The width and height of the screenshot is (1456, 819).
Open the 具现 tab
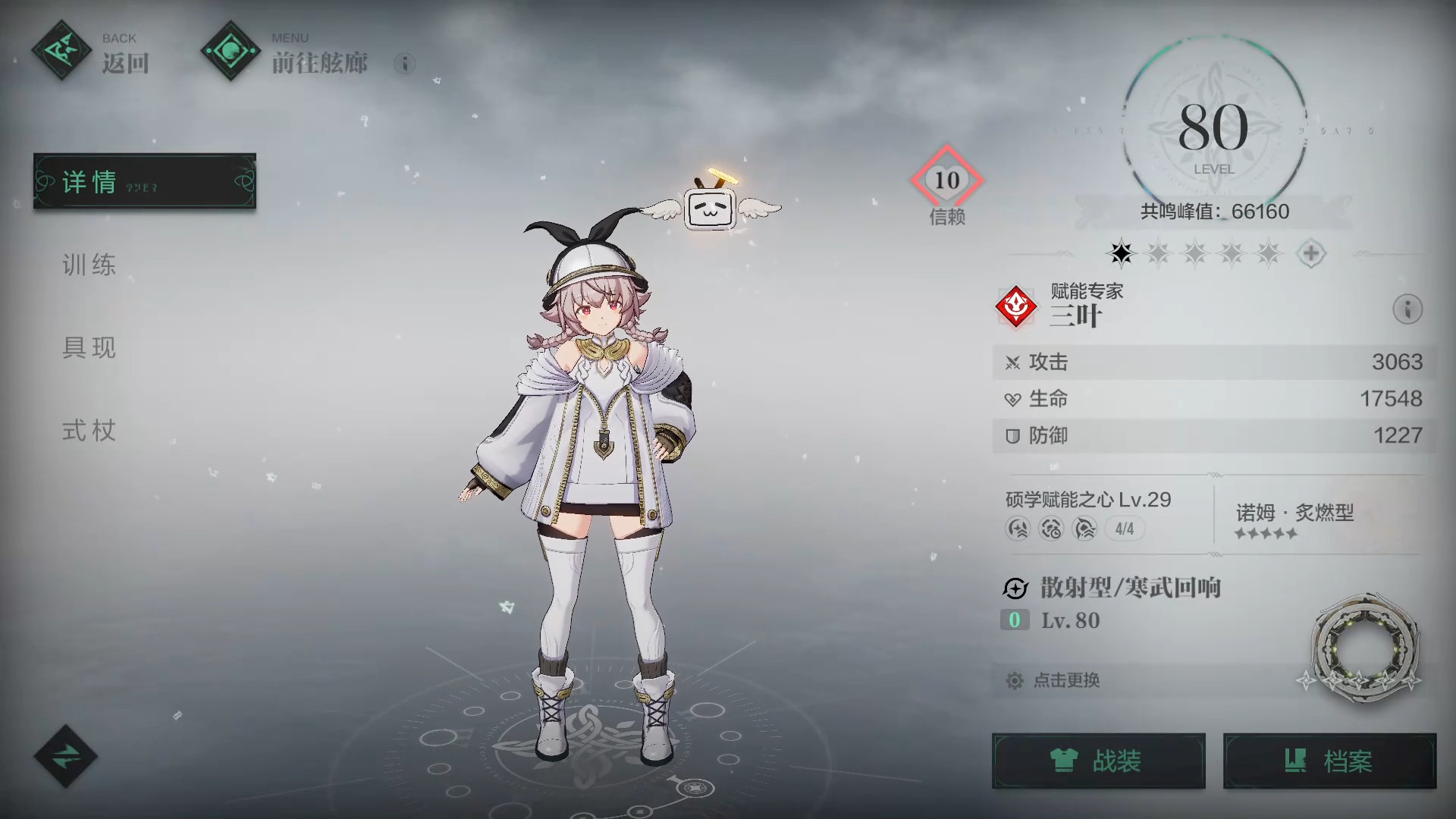pyautogui.click(x=89, y=347)
